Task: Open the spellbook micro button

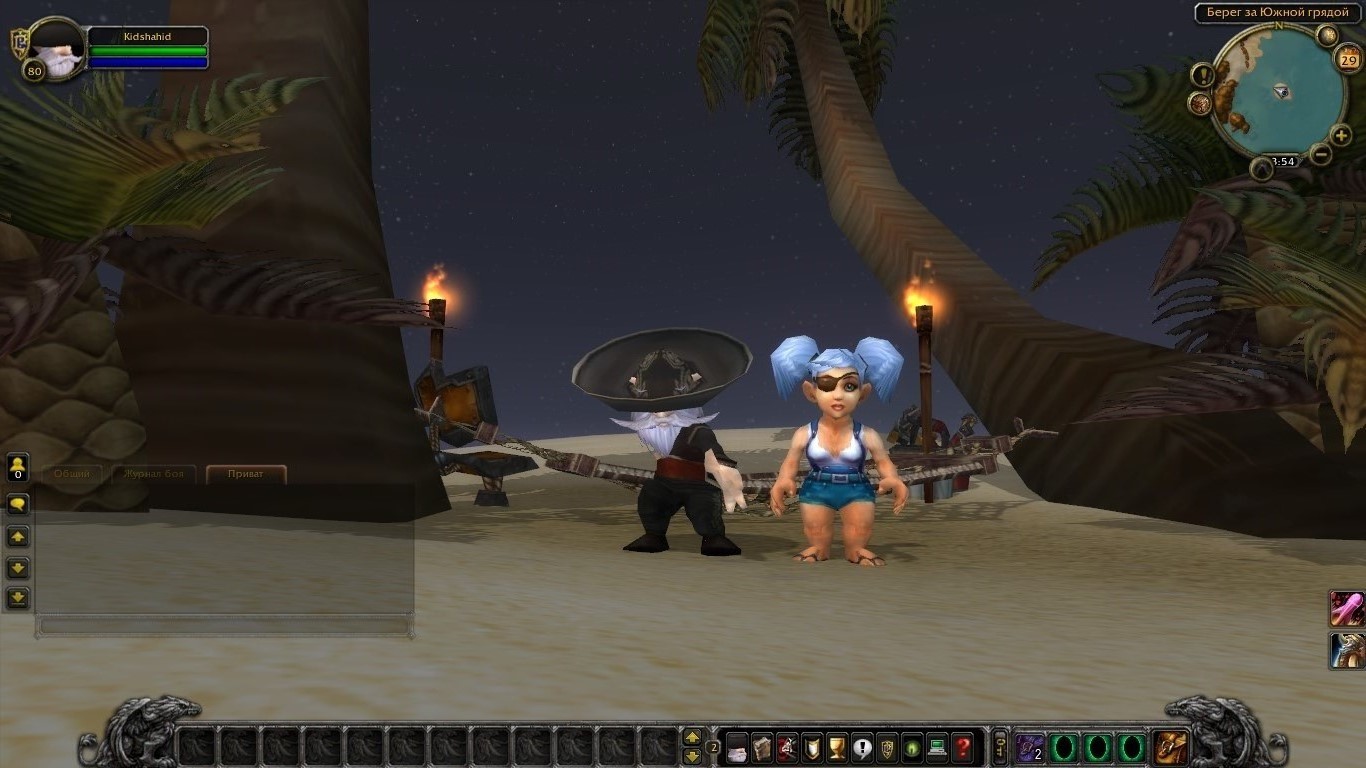Action: tap(762, 747)
